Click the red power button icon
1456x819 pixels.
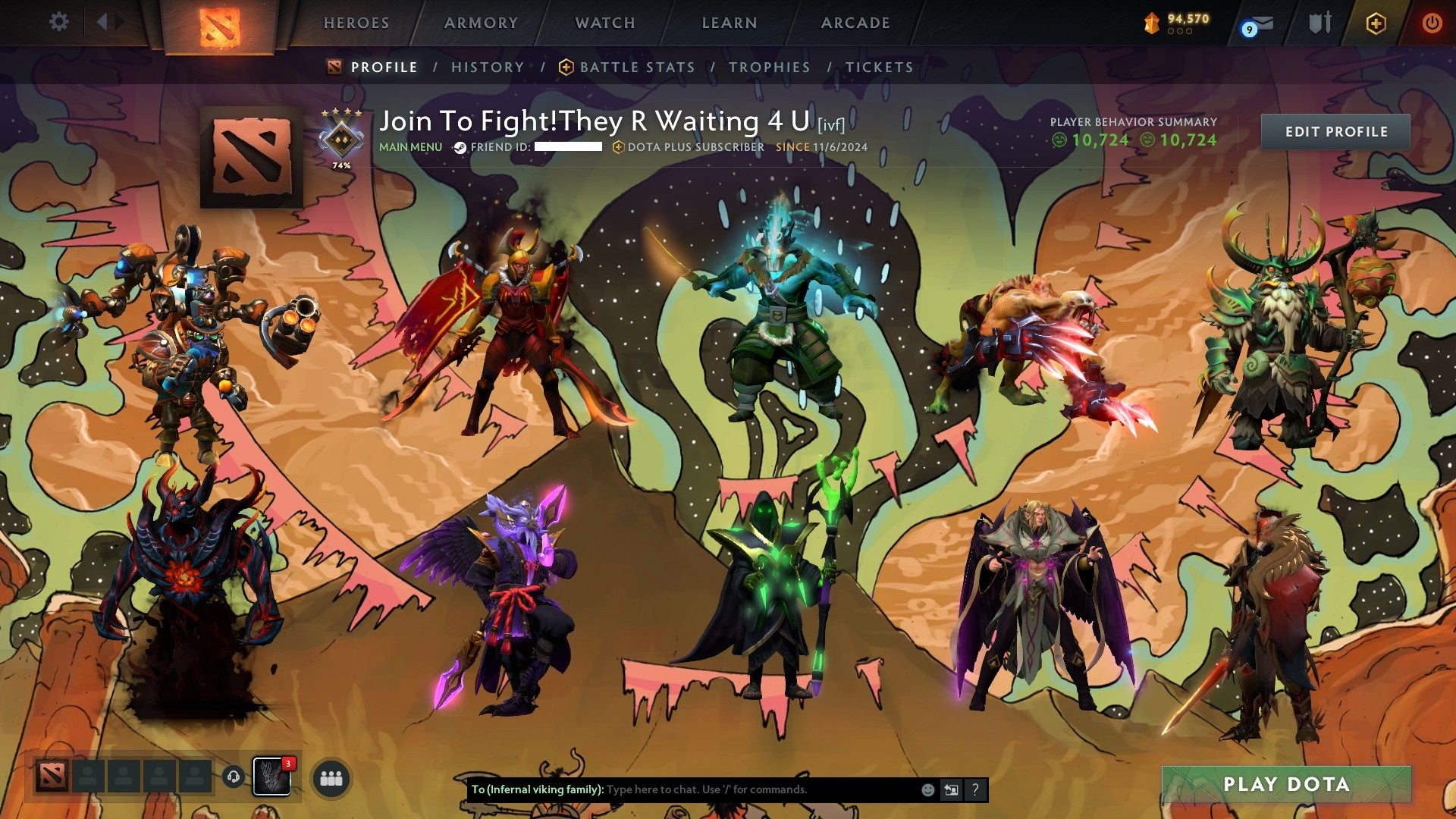tap(1432, 22)
